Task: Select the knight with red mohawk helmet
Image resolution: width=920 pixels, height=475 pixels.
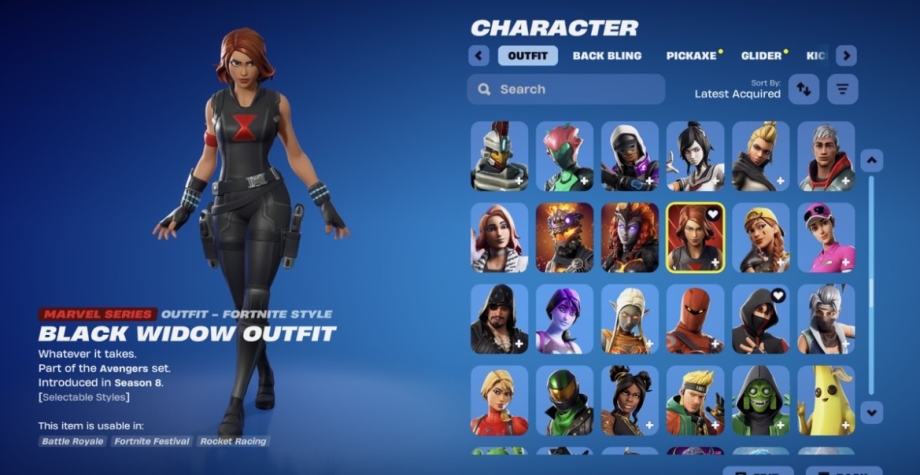Action: coord(499,156)
